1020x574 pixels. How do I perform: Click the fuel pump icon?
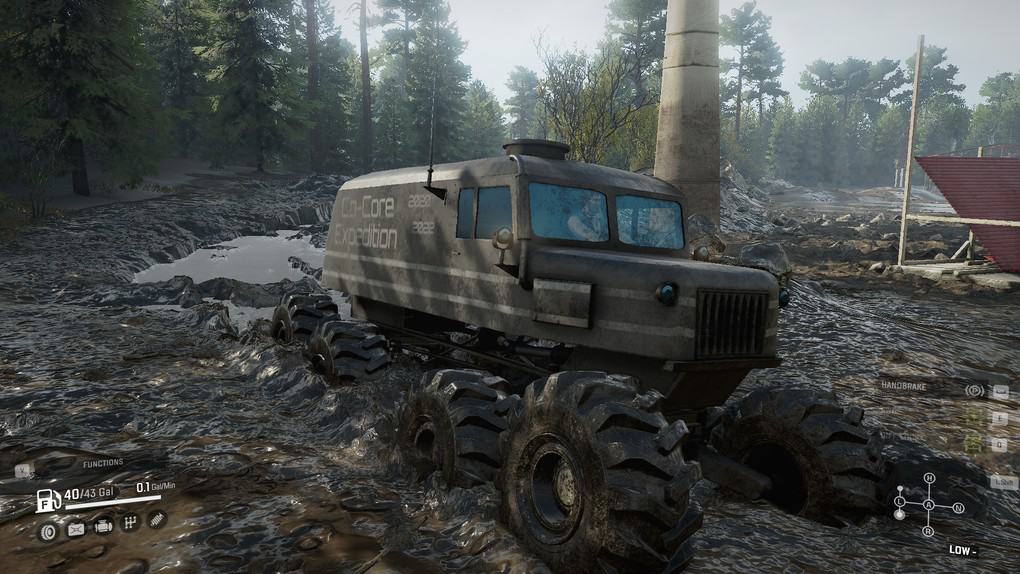pyautogui.click(x=48, y=499)
